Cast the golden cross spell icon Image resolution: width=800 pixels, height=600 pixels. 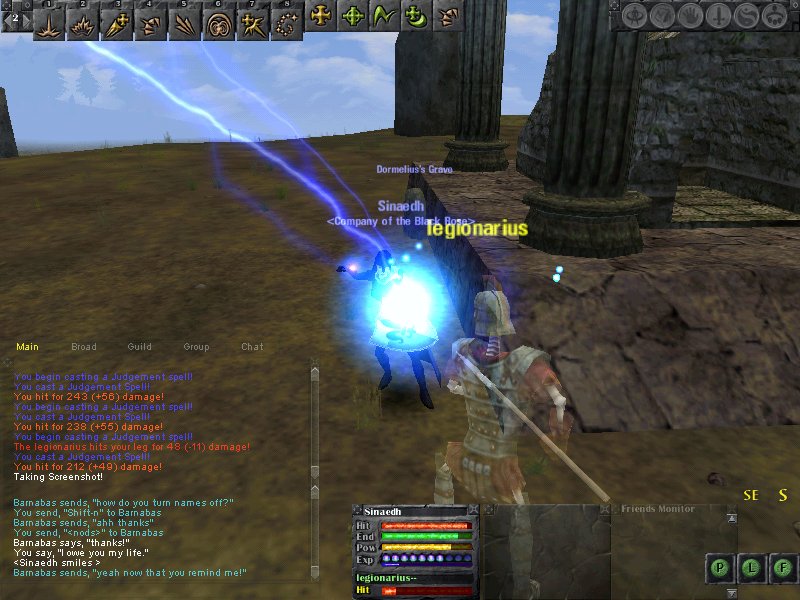click(x=321, y=16)
